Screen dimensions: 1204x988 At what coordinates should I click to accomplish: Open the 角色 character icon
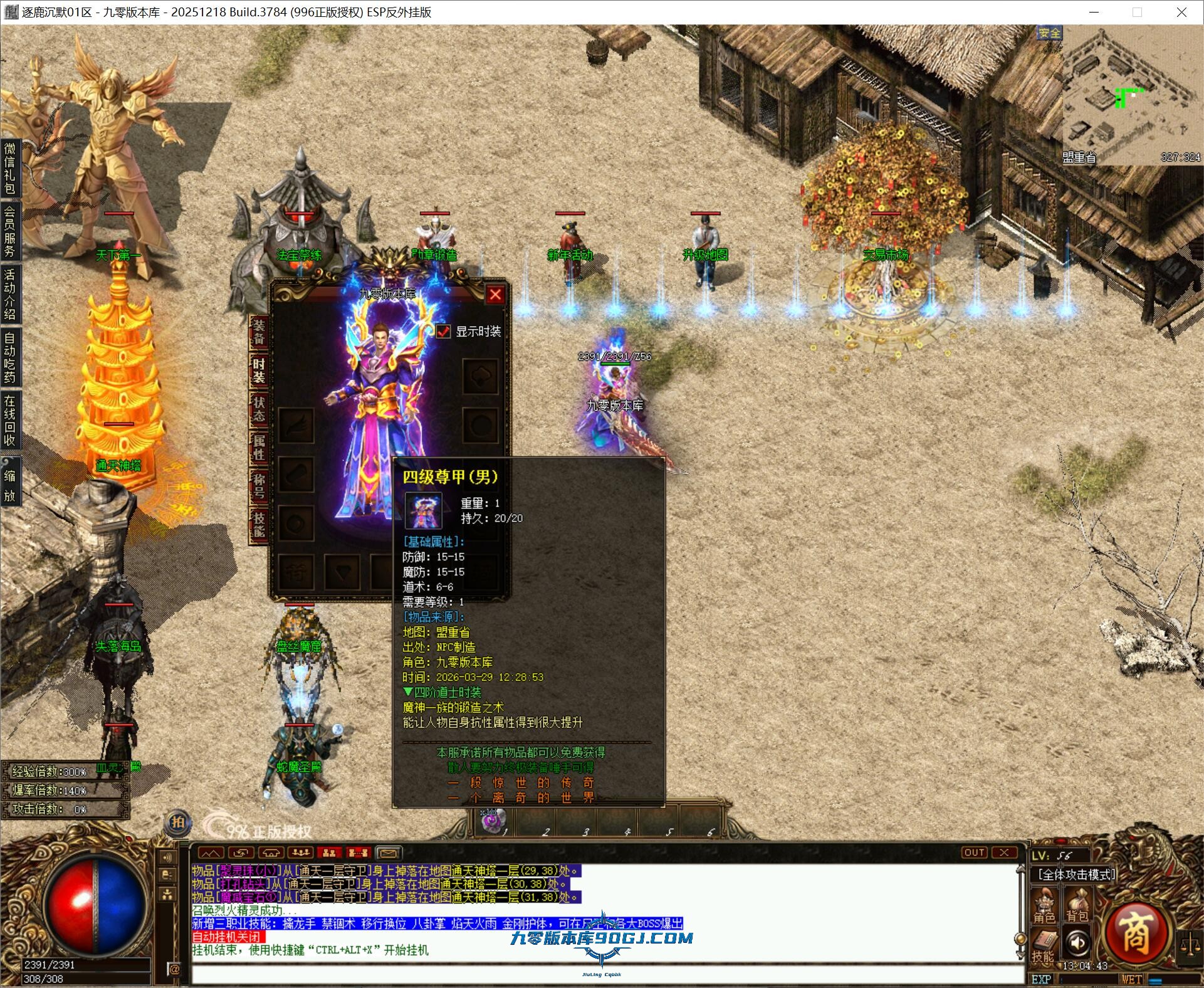[1044, 907]
